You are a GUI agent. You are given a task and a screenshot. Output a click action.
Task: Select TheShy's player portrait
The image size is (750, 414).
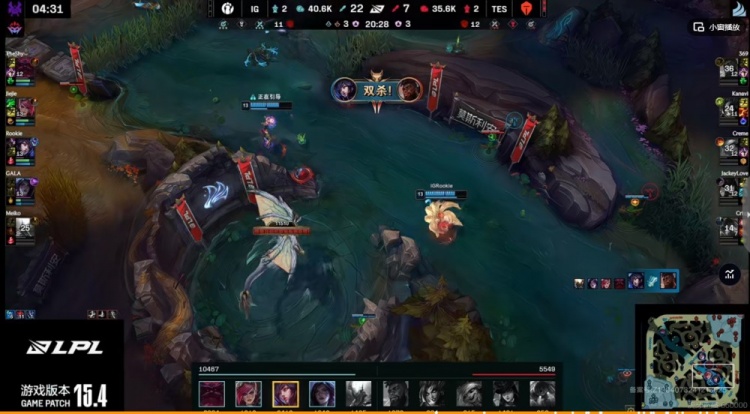[x=23, y=71]
